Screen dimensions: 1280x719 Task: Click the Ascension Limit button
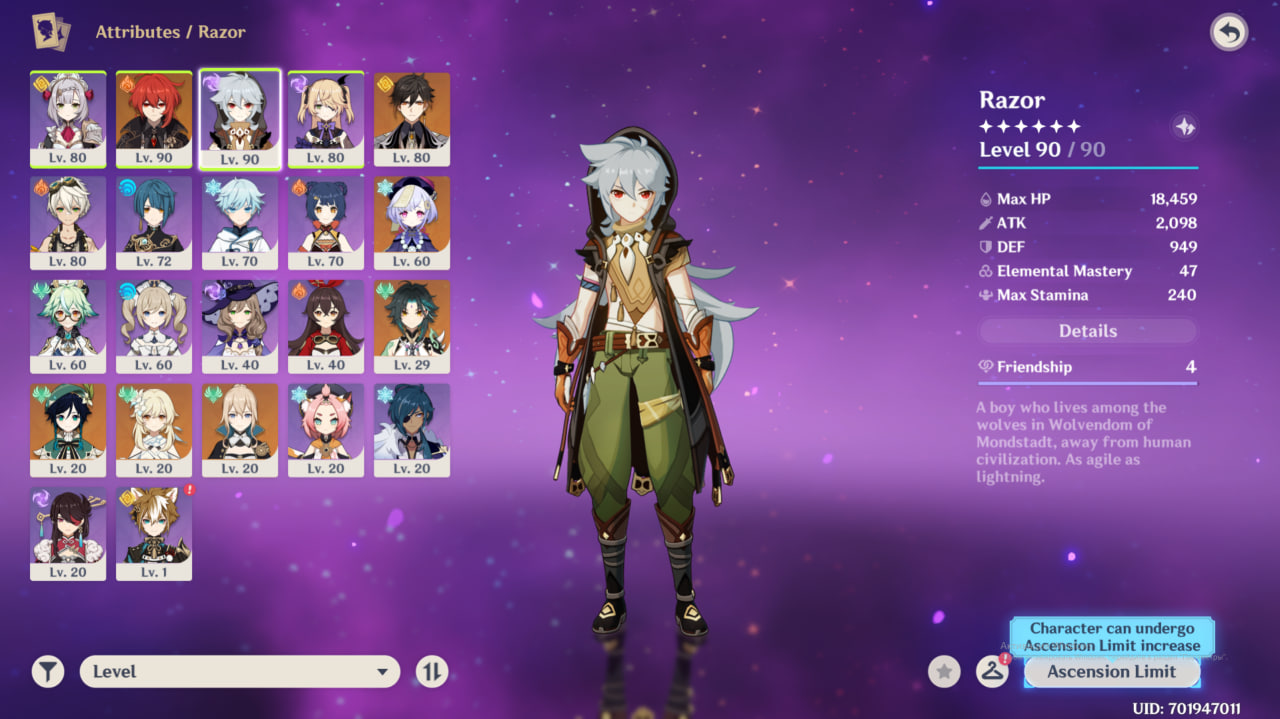[x=1111, y=672]
